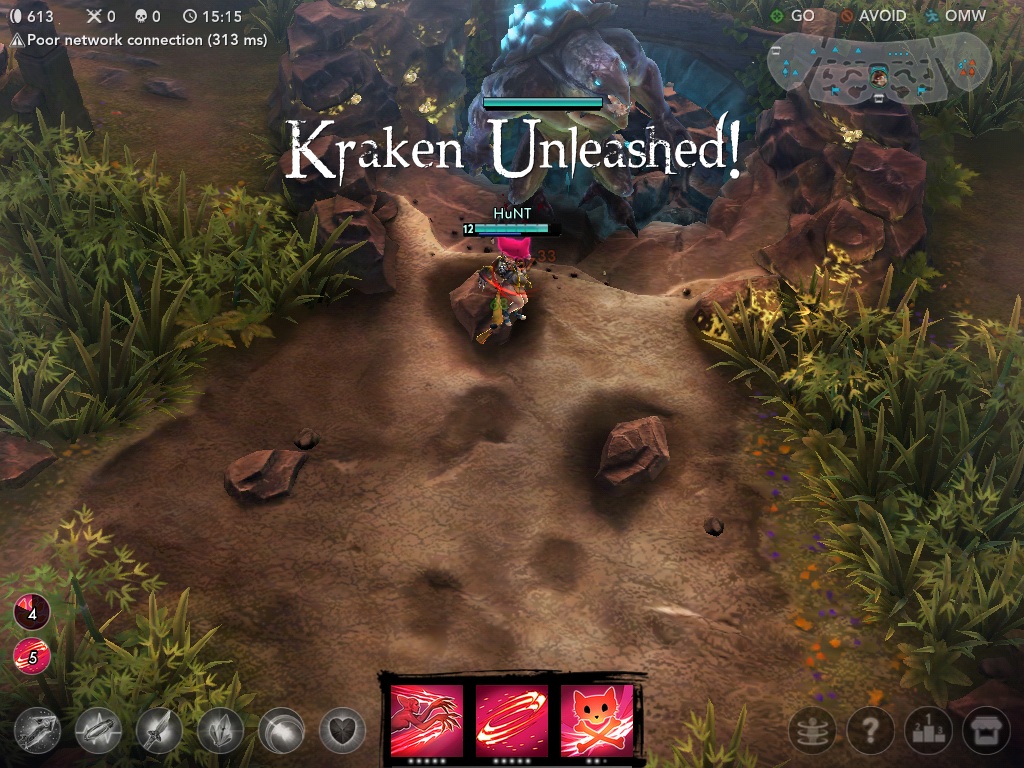This screenshot has height=768, width=1024.
Task: Use the Twirly Death spinning slash ability
Action: 511,719
